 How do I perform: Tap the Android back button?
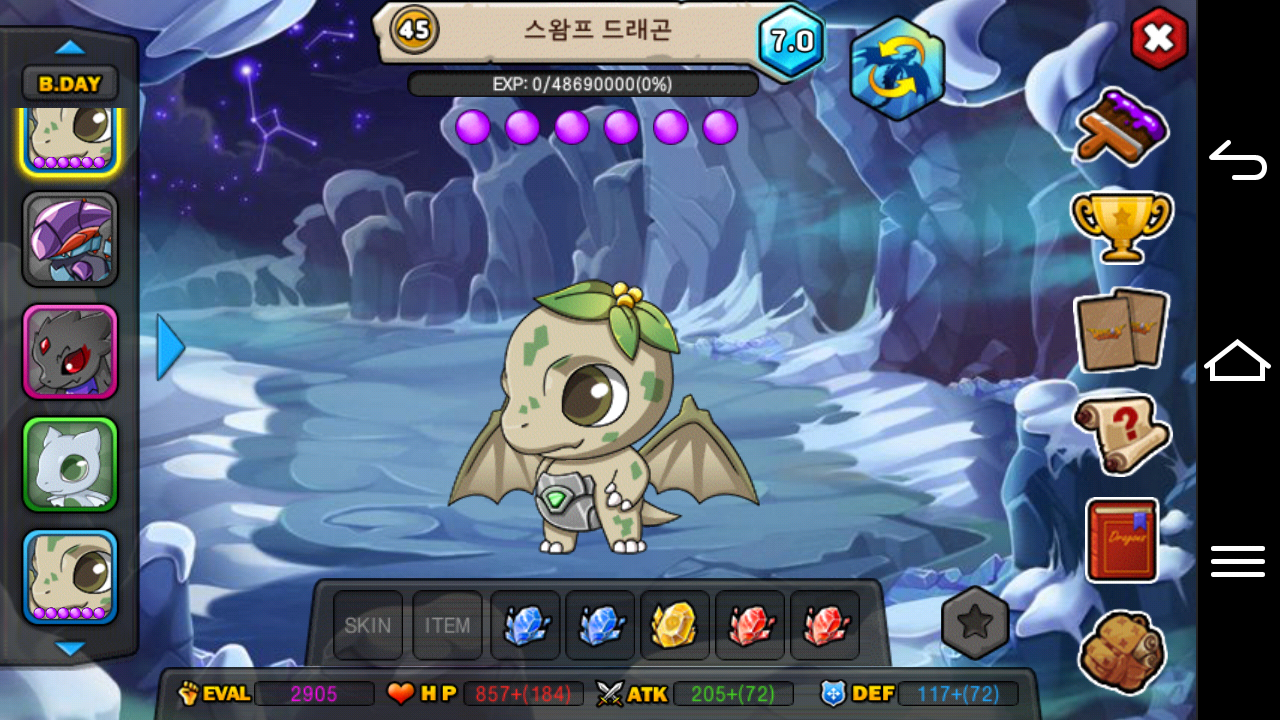pyautogui.click(x=1238, y=160)
